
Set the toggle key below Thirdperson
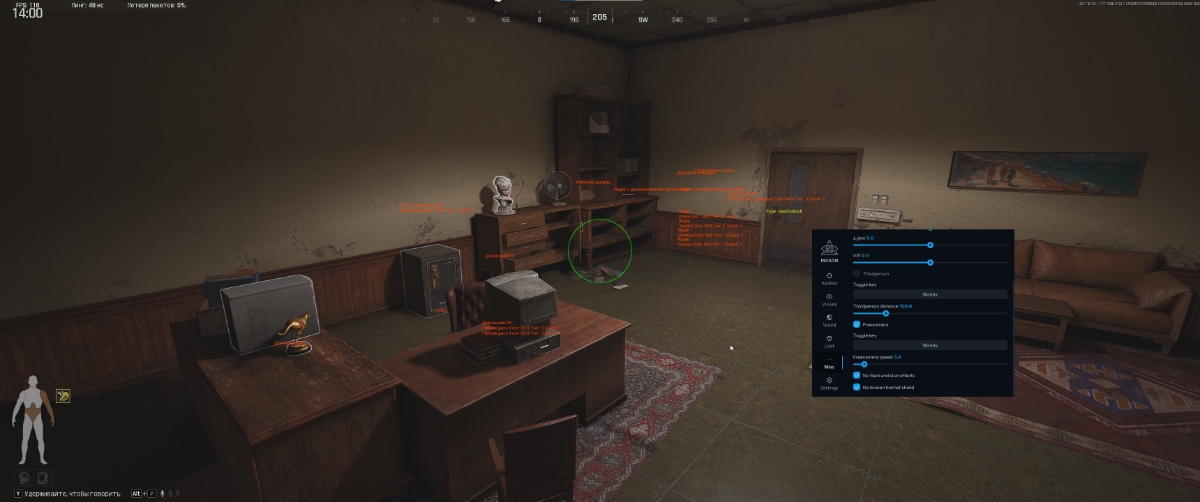(930, 294)
